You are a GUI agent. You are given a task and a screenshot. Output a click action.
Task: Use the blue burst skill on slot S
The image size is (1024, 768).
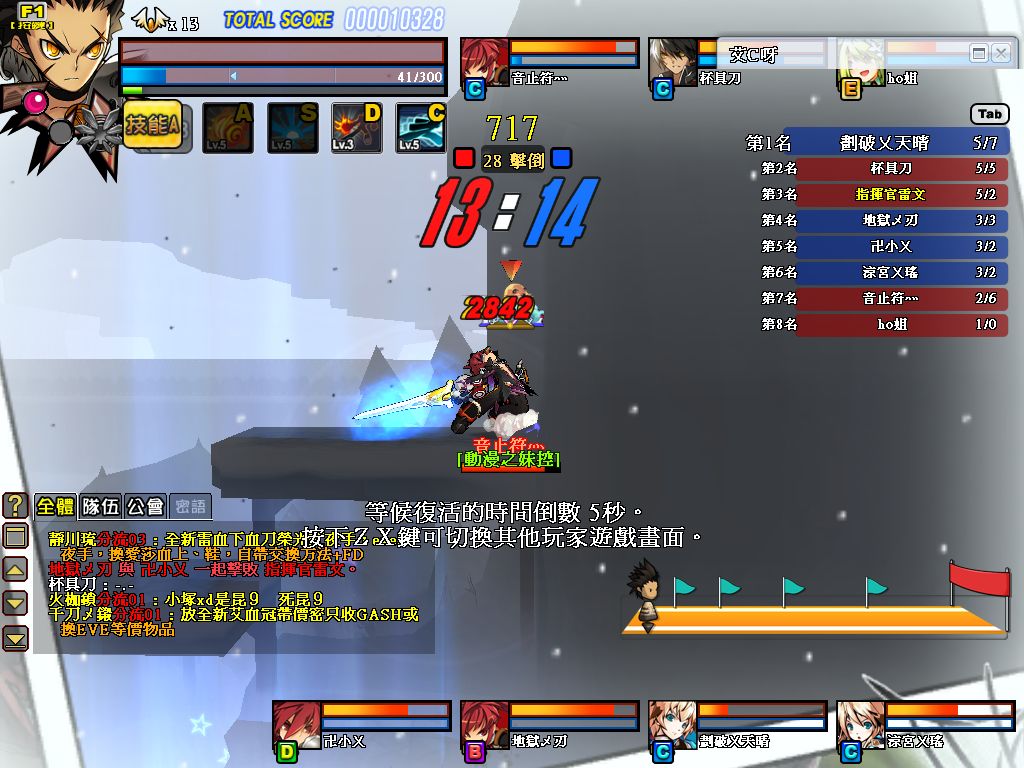pos(293,128)
